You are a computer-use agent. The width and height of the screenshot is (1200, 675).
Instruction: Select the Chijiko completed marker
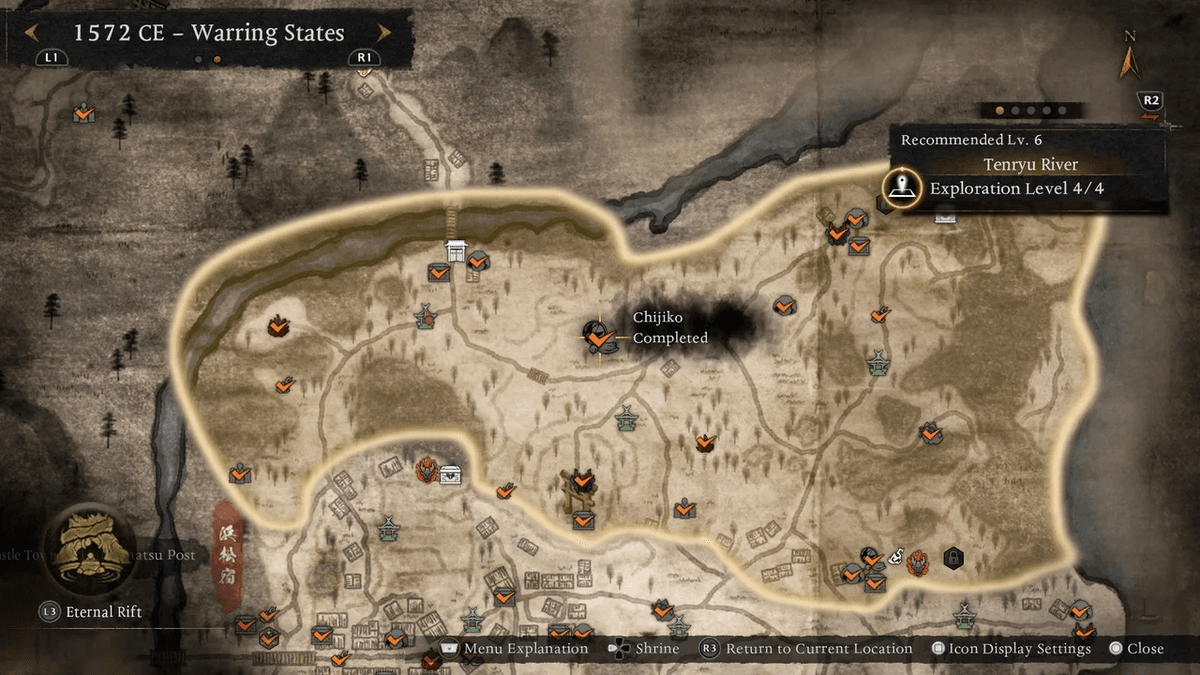(x=598, y=337)
